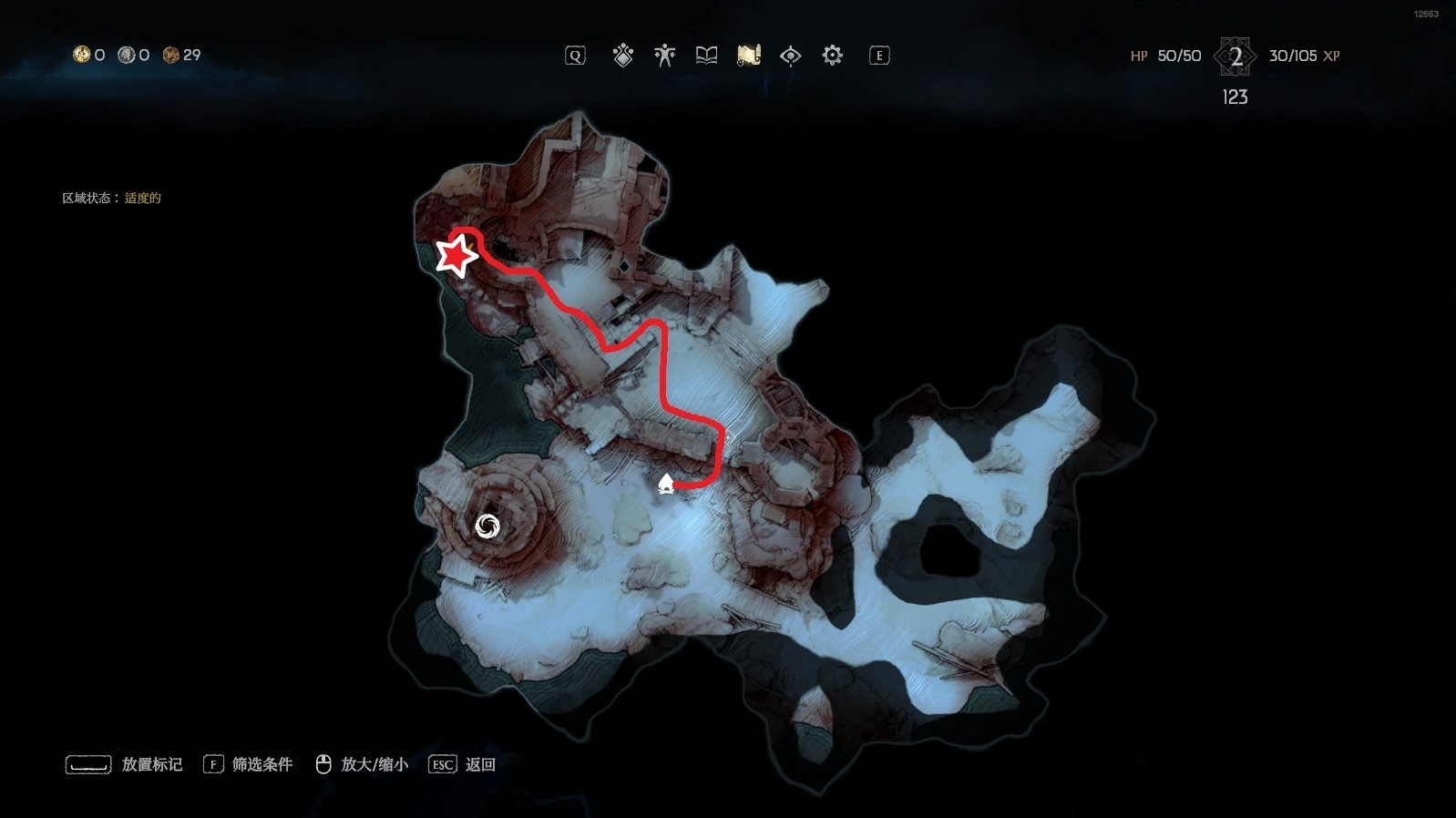
Task: Click 返回 to go back
Action: [x=479, y=764]
